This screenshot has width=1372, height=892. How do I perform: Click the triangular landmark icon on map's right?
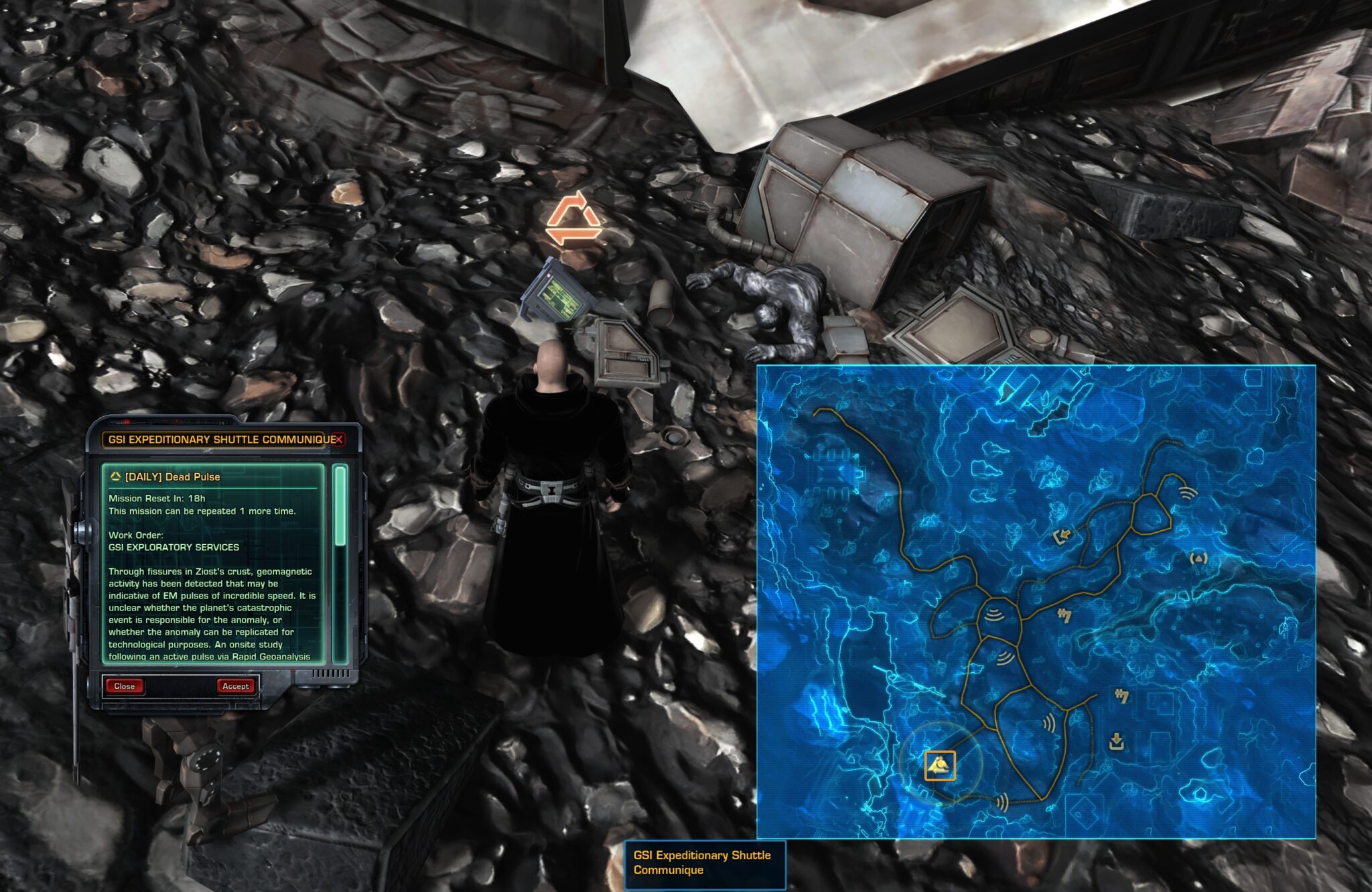pos(1198,559)
